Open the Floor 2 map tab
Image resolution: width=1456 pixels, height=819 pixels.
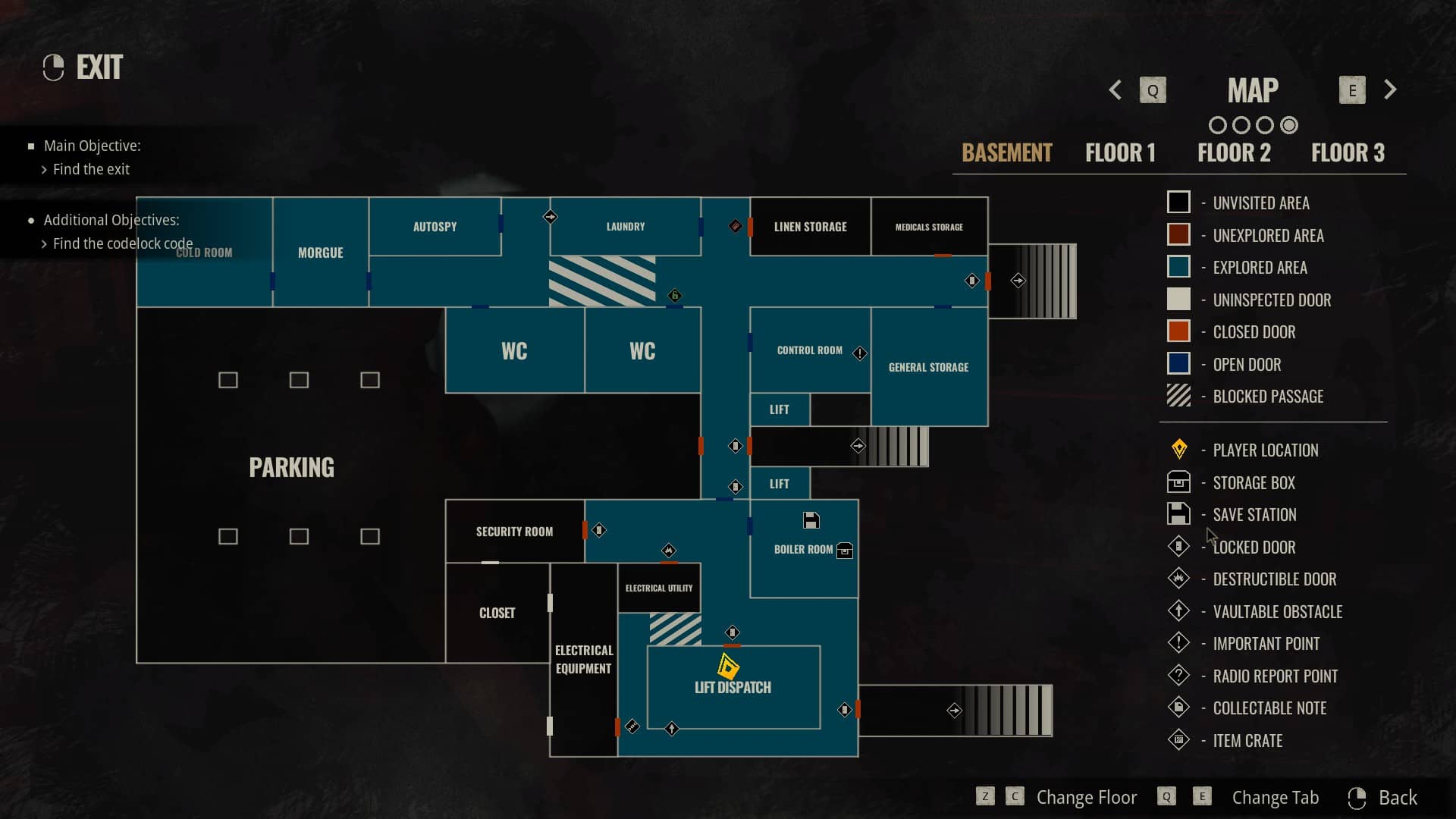(x=1234, y=152)
